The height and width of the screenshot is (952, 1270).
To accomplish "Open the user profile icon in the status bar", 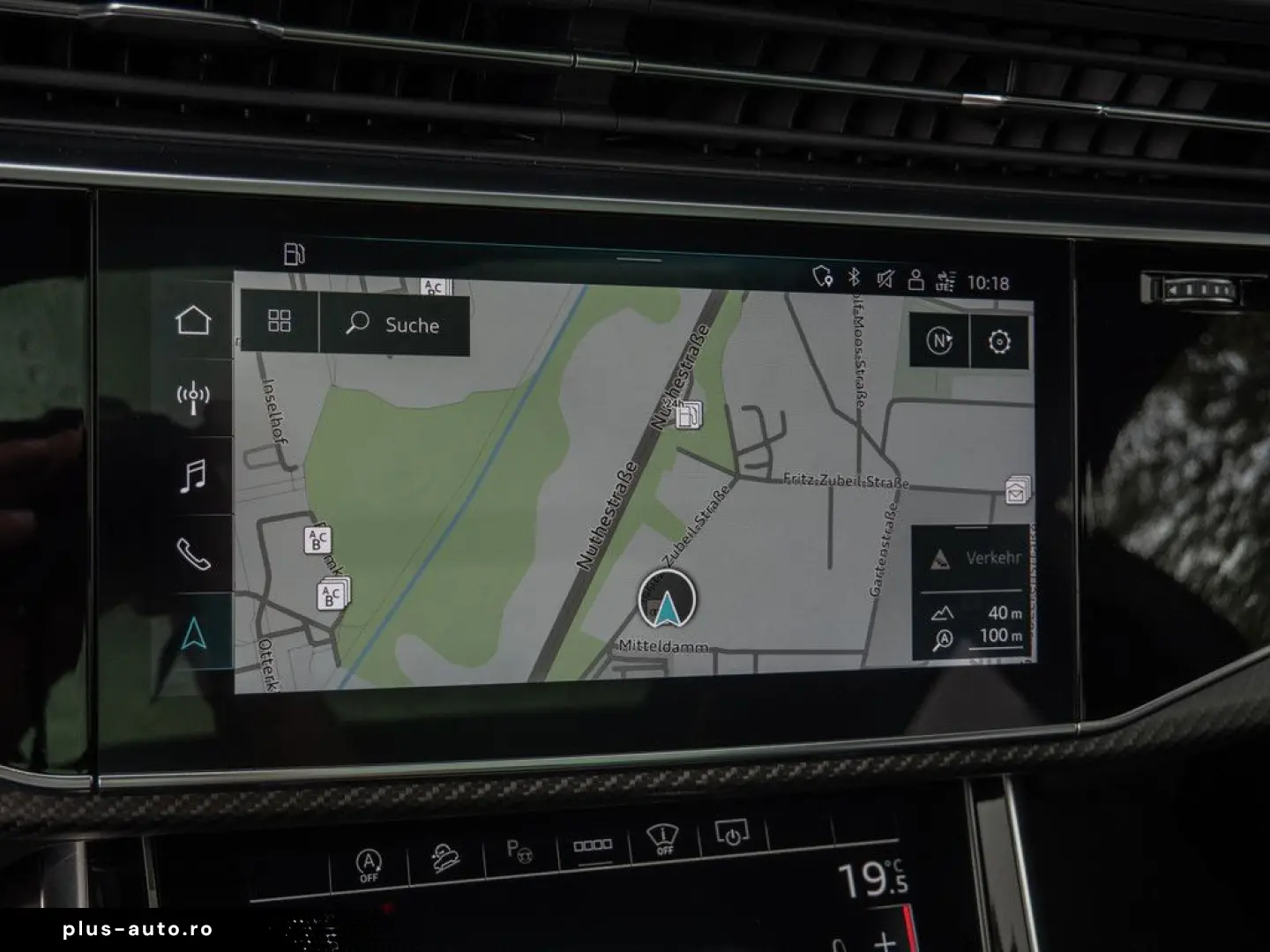I will [x=915, y=280].
